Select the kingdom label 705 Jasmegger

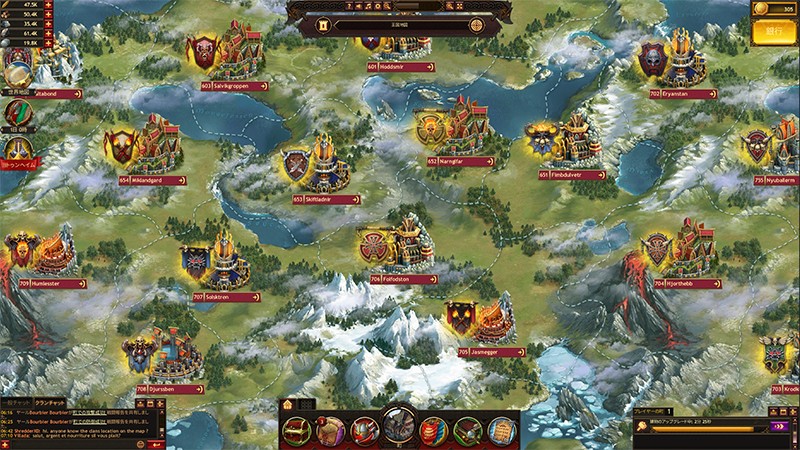click(x=492, y=352)
